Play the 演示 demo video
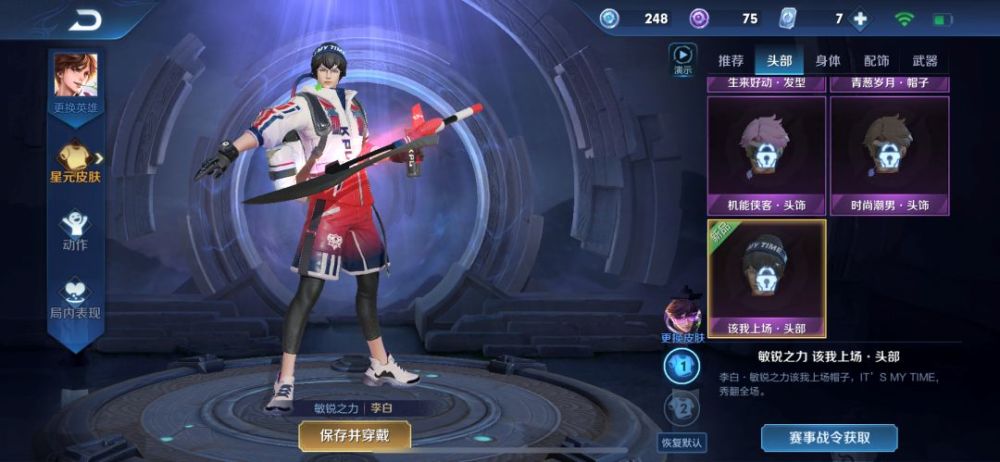The image size is (1000, 462). [x=682, y=59]
